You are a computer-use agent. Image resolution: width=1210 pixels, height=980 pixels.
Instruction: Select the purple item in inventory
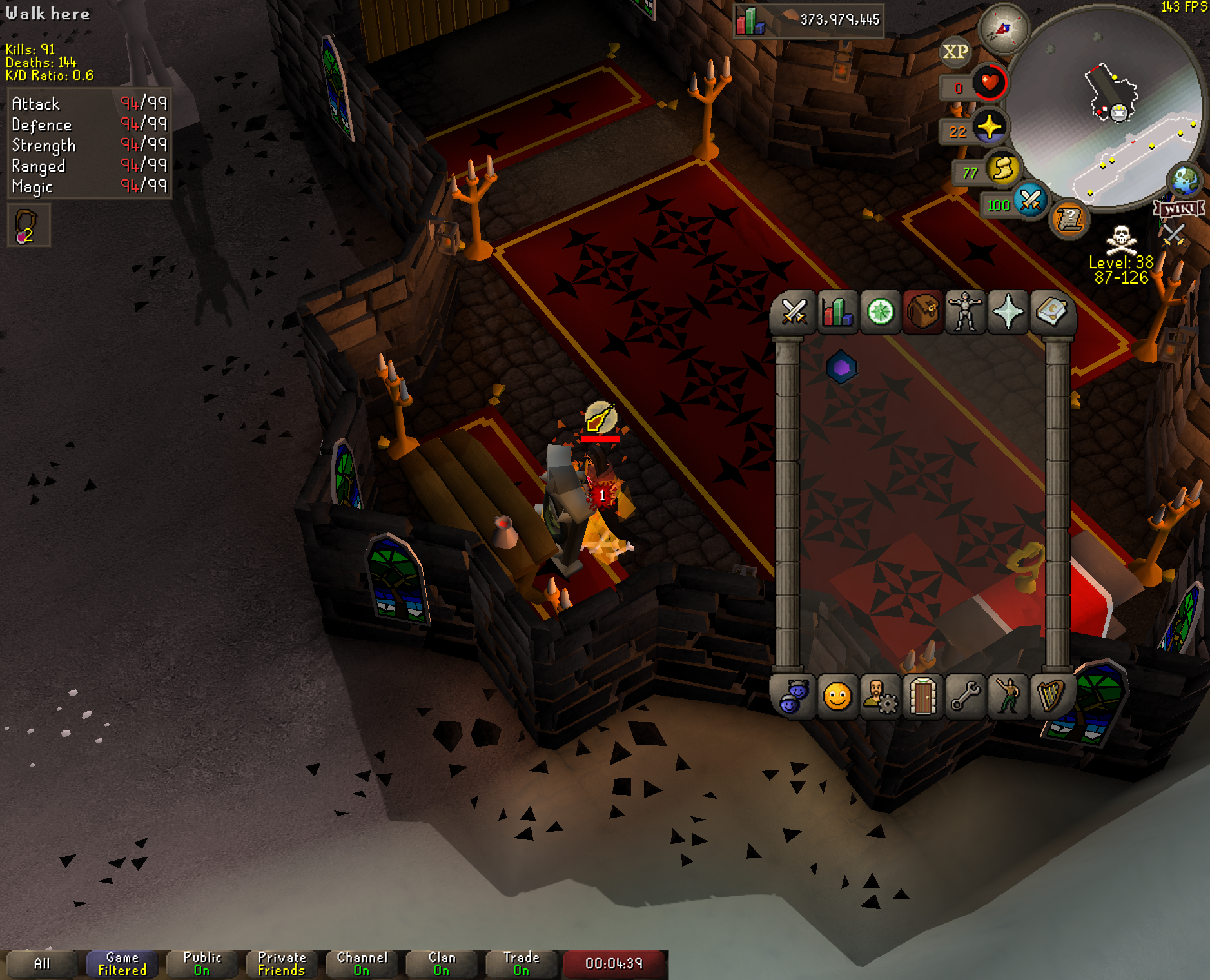tap(841, 367)
